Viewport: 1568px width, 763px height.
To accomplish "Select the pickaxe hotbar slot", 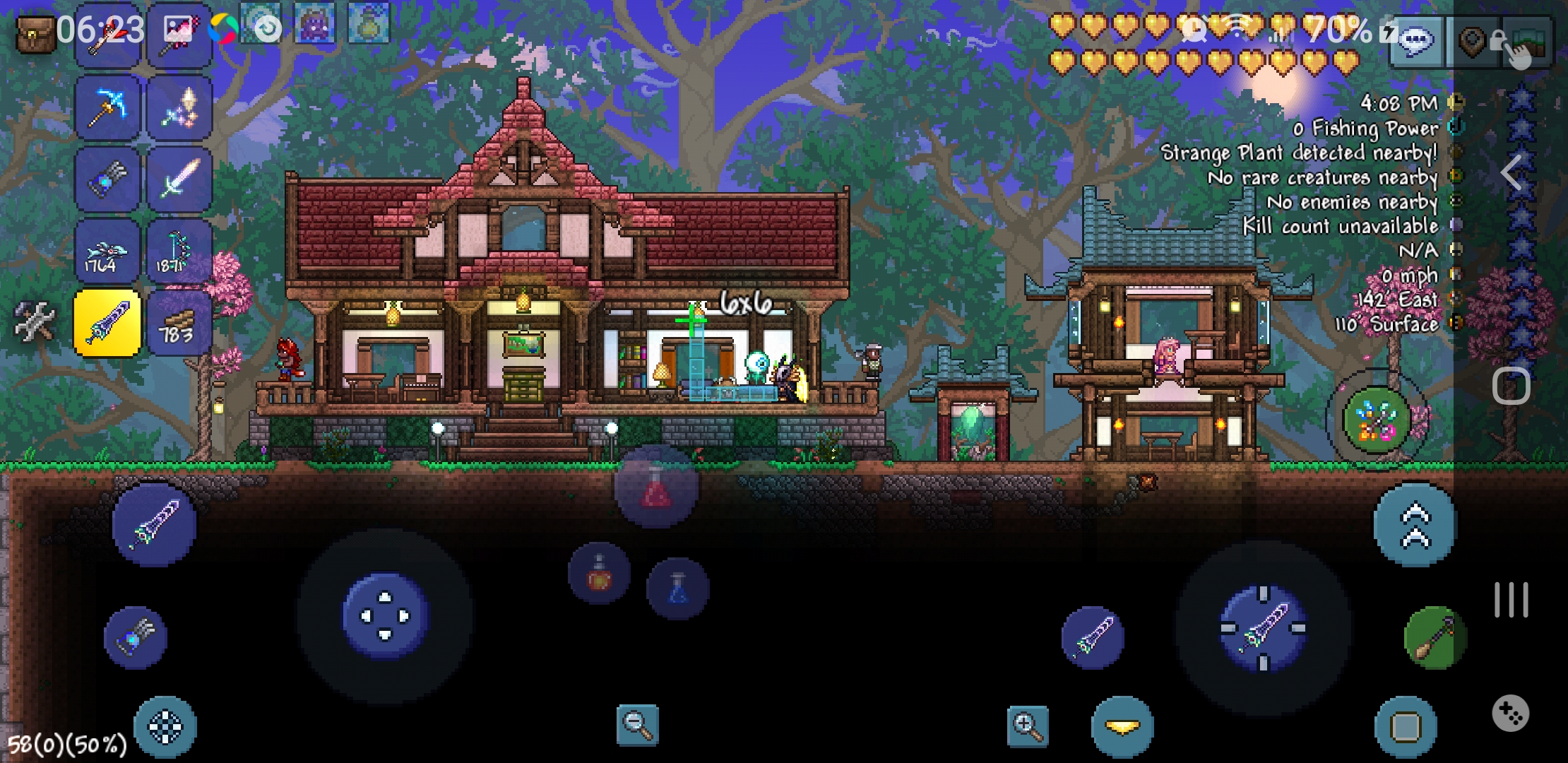I will 108,108.
